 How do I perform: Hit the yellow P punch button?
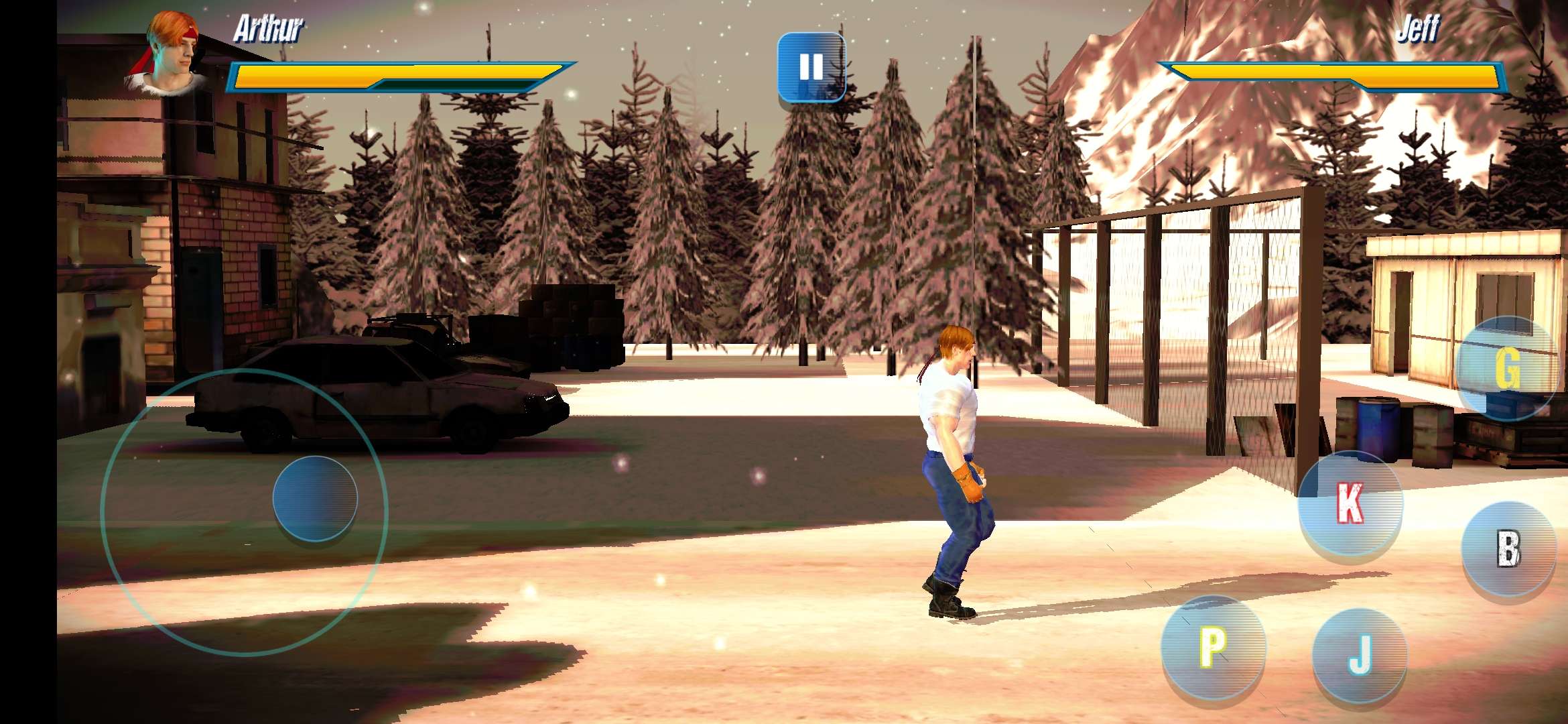[x=1213, y=647]
